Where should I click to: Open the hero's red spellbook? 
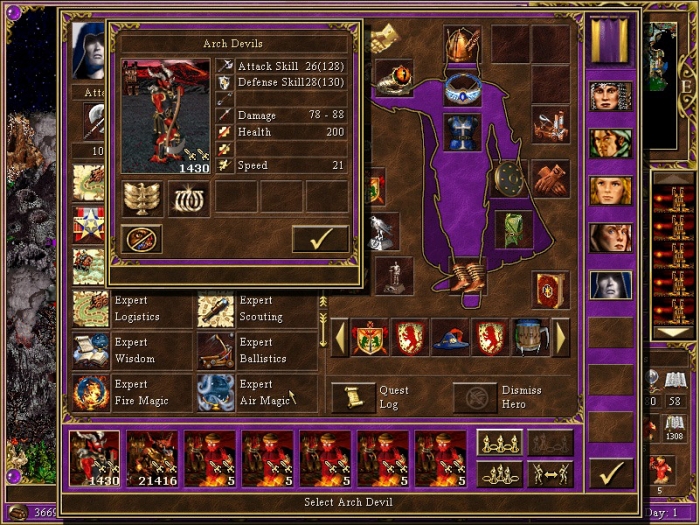(550, 290)
